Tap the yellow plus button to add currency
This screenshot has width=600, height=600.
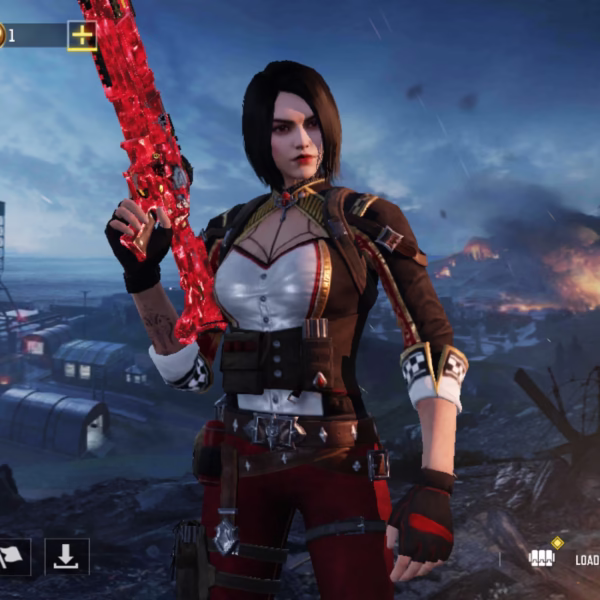82,36
